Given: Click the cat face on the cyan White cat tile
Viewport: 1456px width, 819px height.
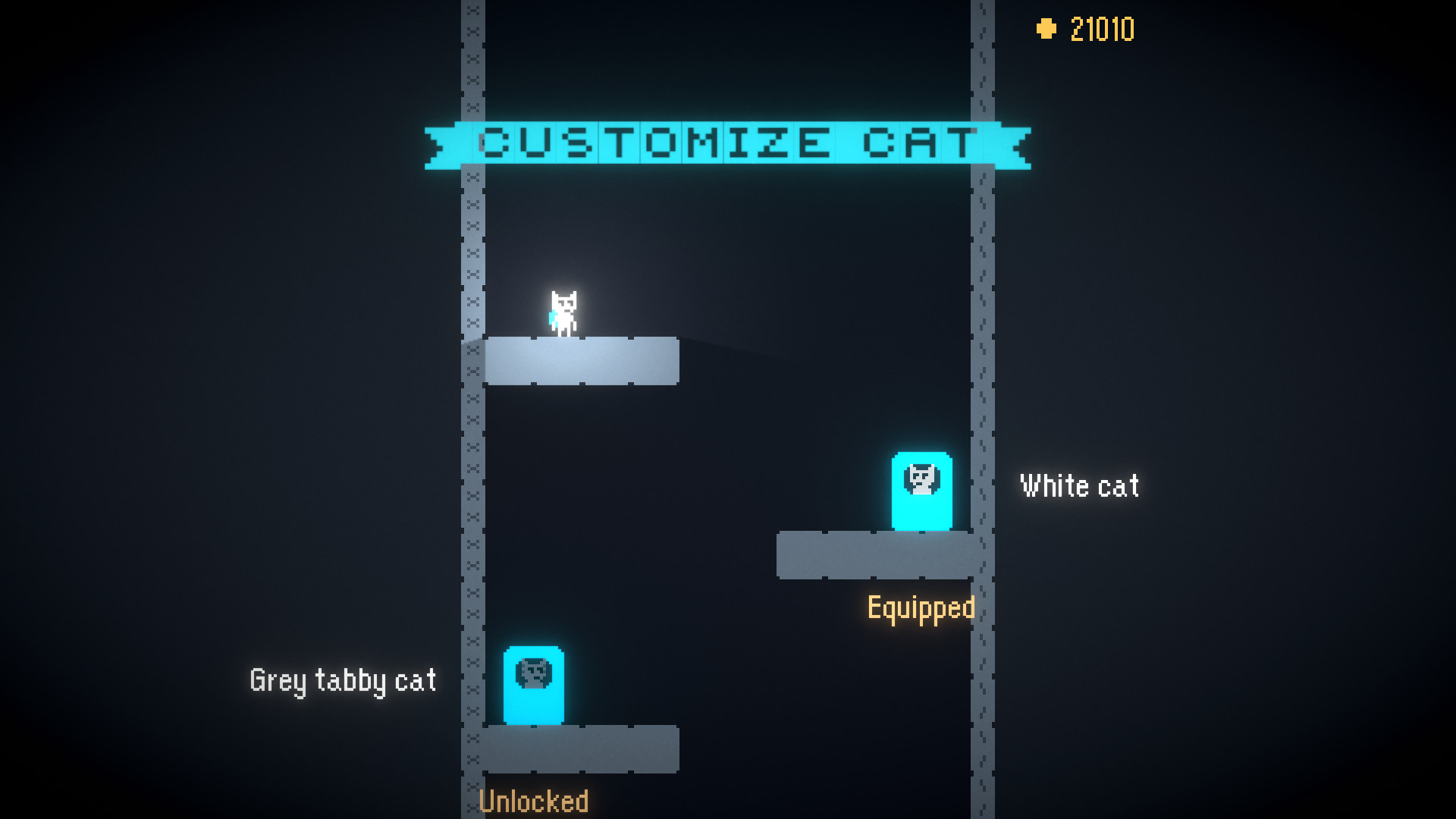Looking at the screenshot, I should pos(921,478).
